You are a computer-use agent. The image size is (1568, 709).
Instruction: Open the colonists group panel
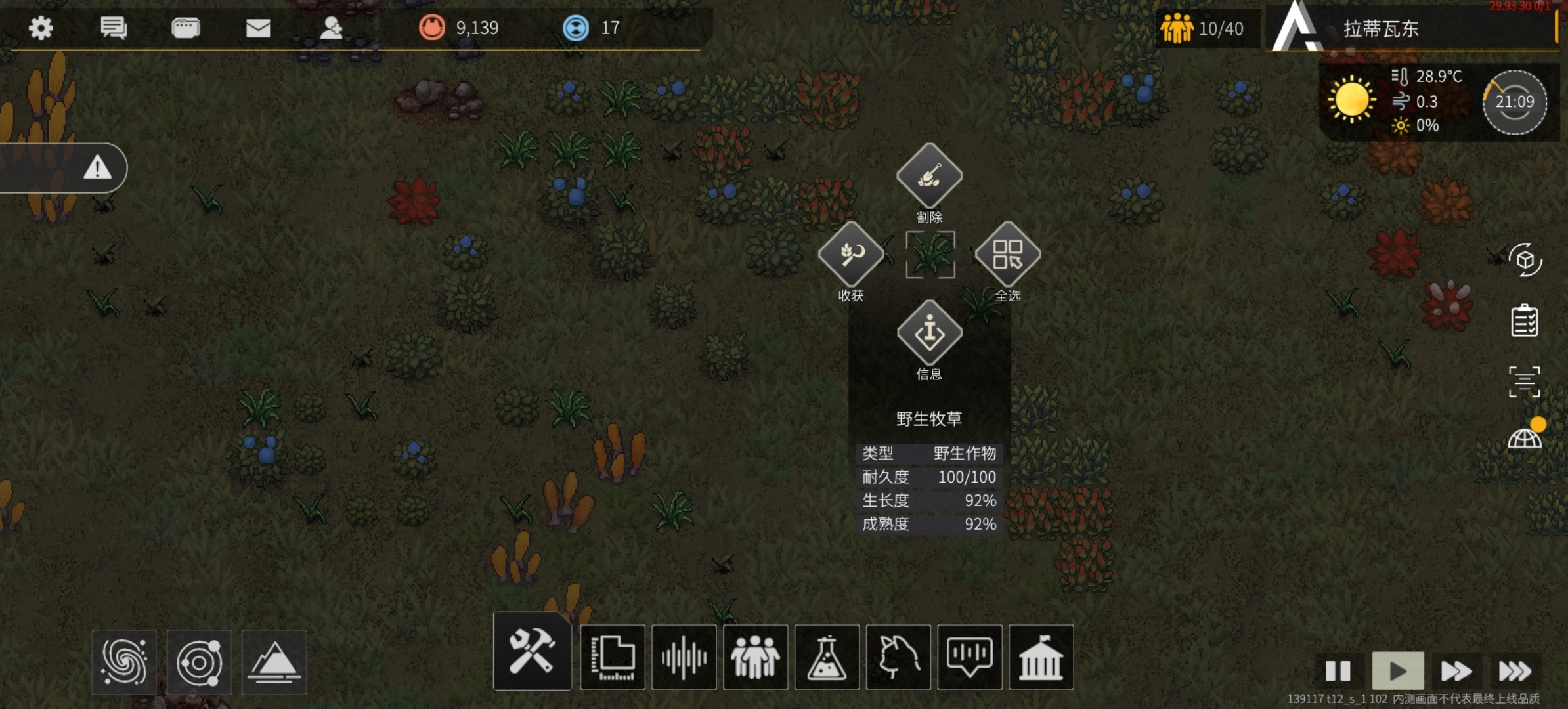755,657
